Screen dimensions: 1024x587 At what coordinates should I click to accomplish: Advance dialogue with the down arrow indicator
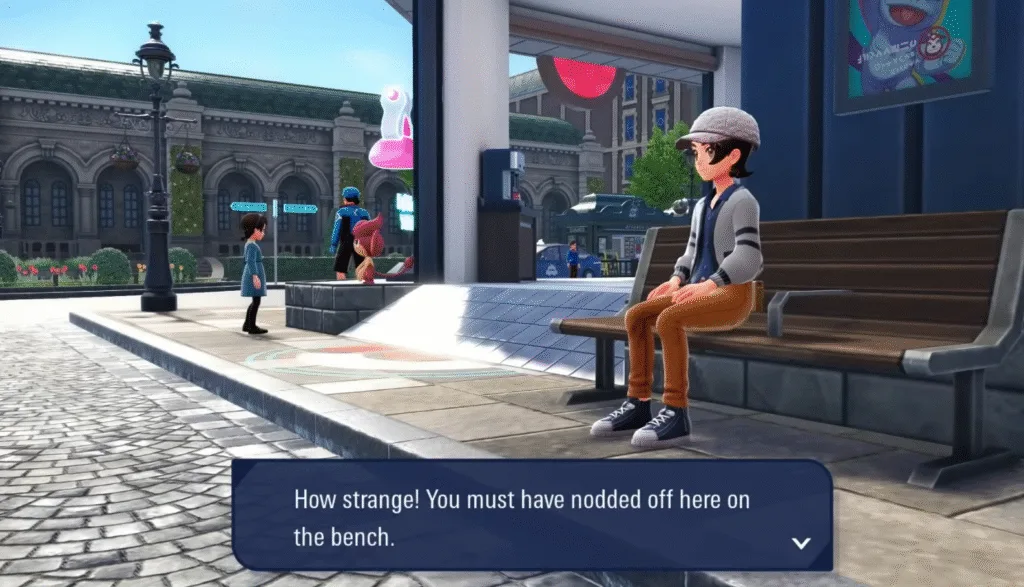[x=800, y=542]
